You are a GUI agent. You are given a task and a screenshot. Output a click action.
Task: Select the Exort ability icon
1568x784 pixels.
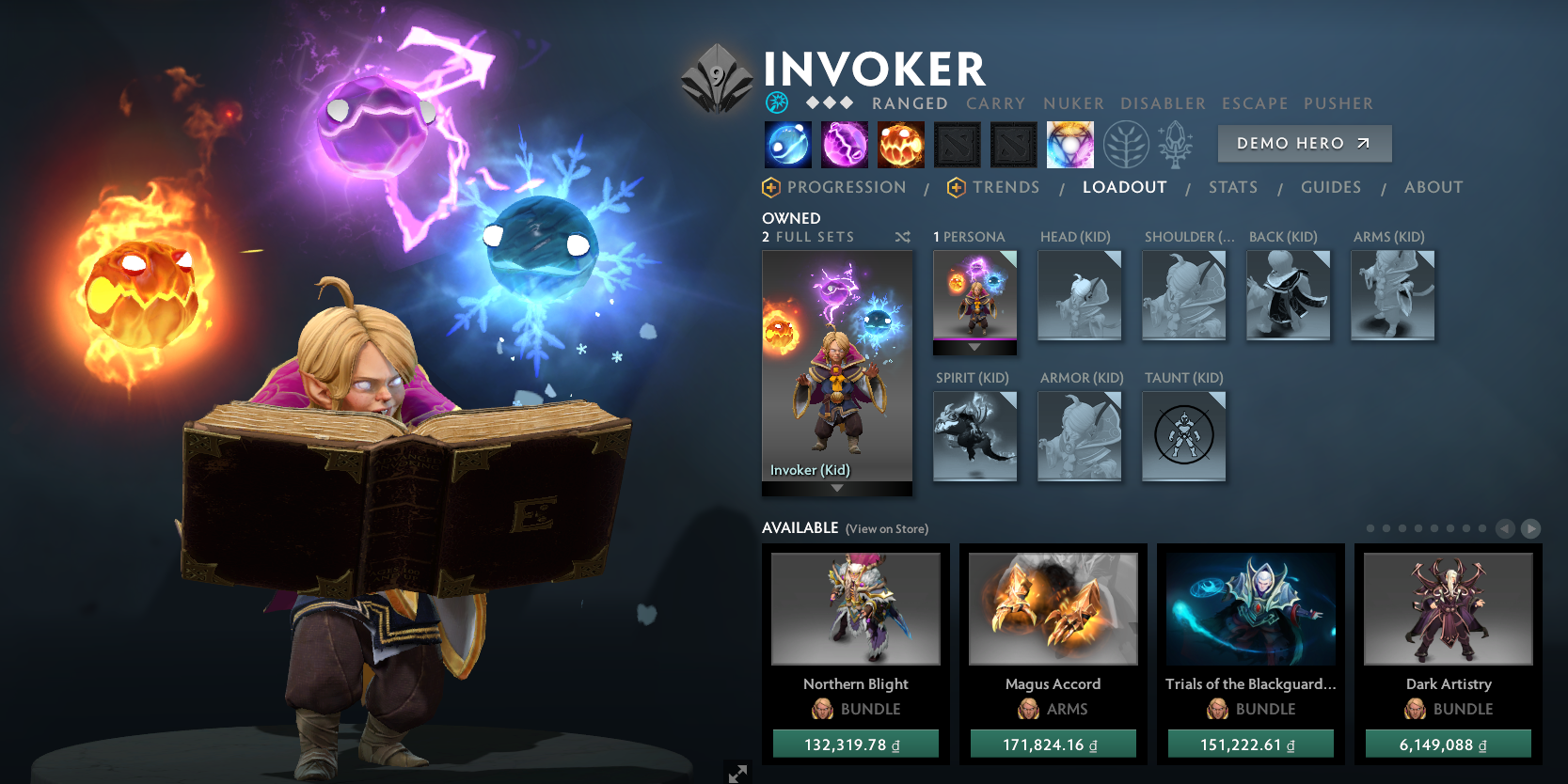901,144
